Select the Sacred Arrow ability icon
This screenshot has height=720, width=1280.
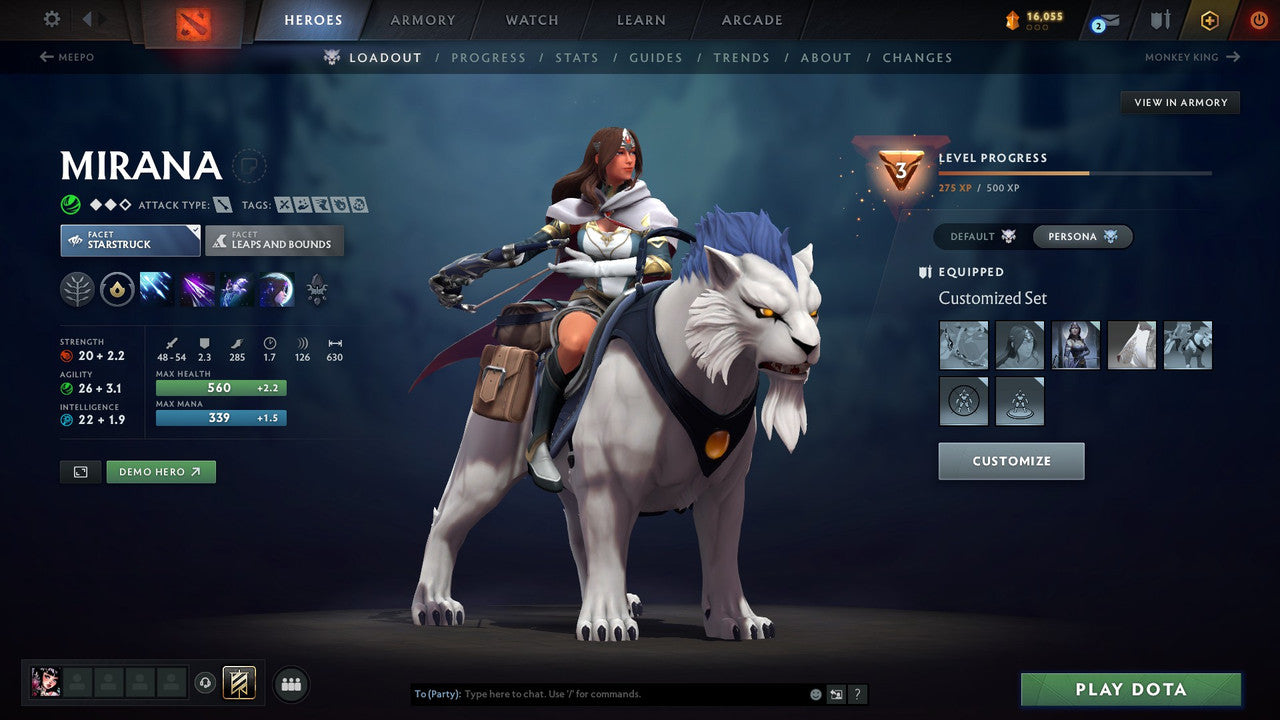tap(196, 289)
